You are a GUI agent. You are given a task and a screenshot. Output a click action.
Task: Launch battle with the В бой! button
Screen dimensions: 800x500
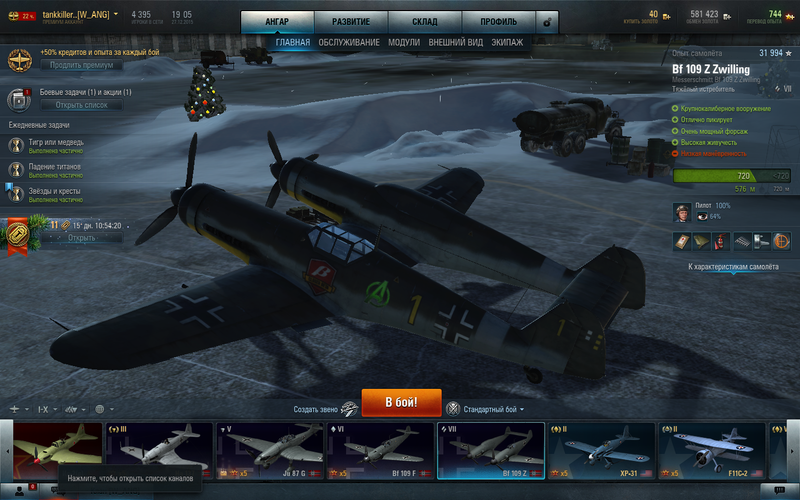pos(401,404)
